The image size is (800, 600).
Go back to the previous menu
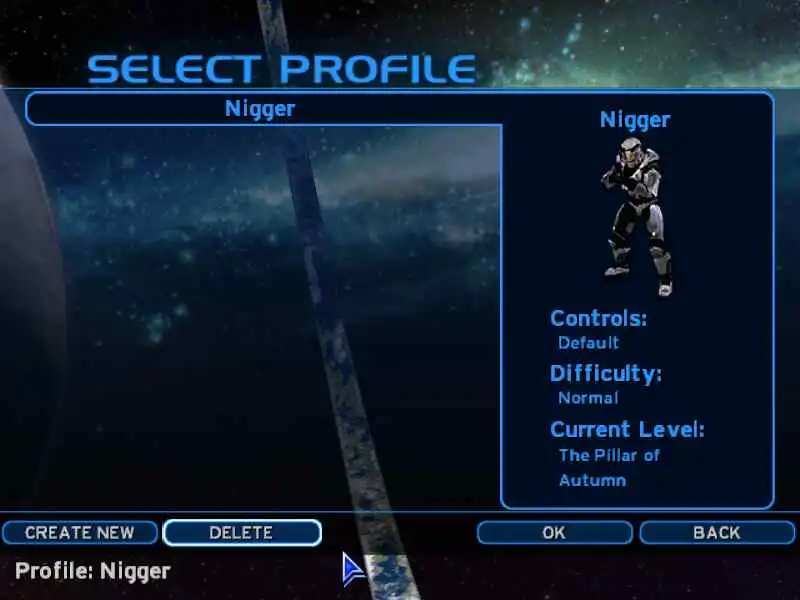click(716, 532)
